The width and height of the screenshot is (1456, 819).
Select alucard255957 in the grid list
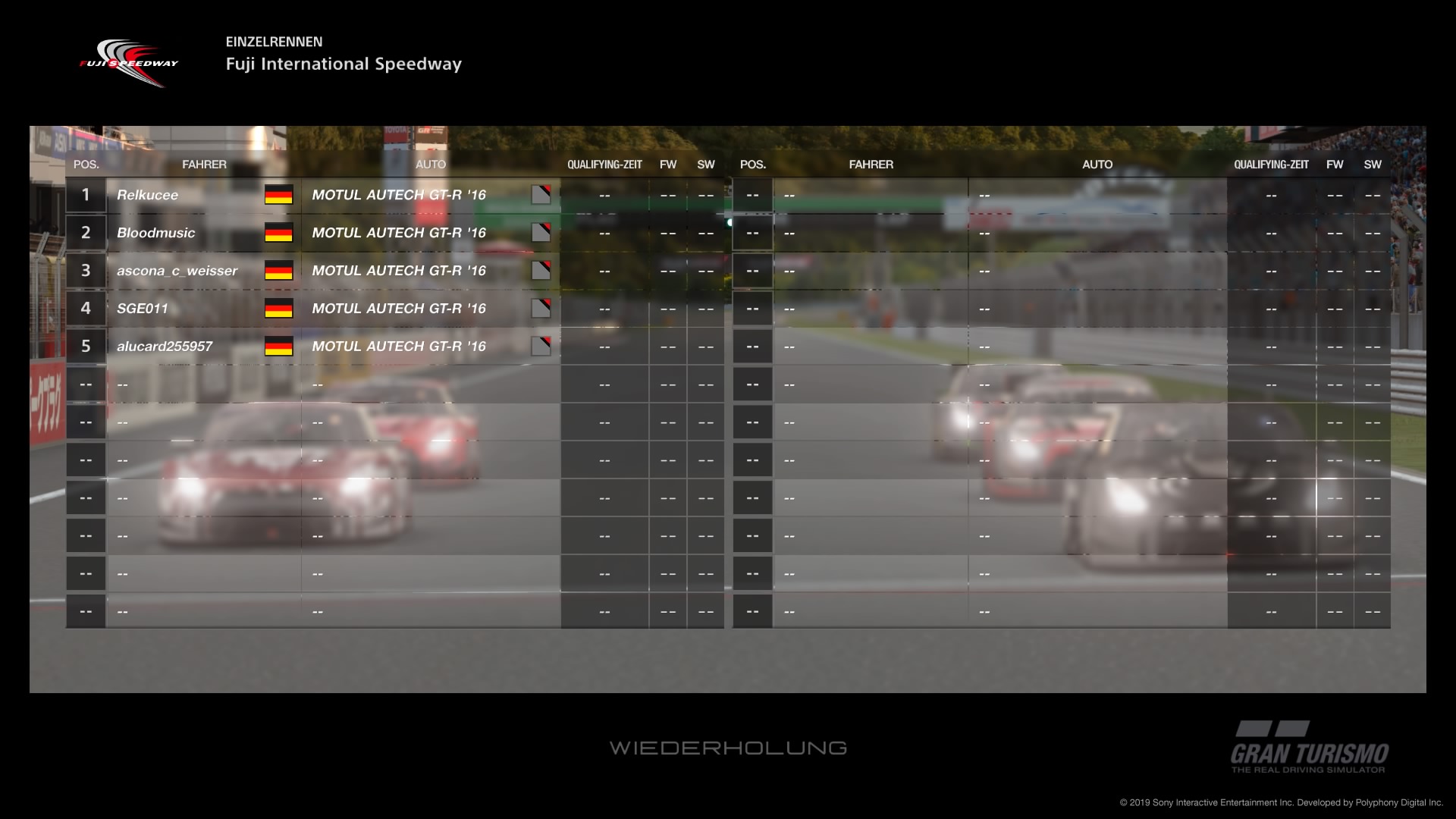165,347
